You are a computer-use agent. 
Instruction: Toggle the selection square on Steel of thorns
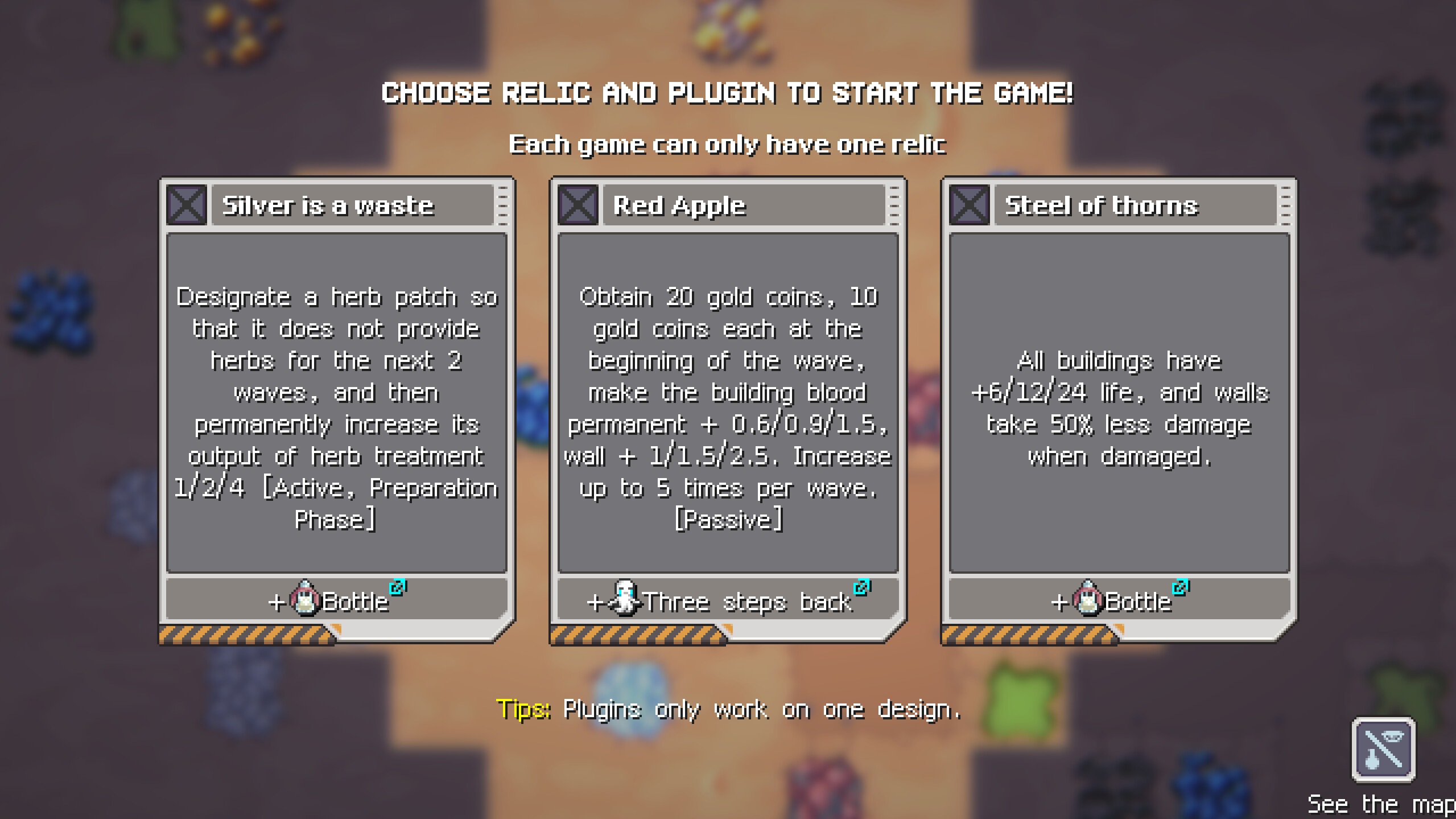(969, 205)
